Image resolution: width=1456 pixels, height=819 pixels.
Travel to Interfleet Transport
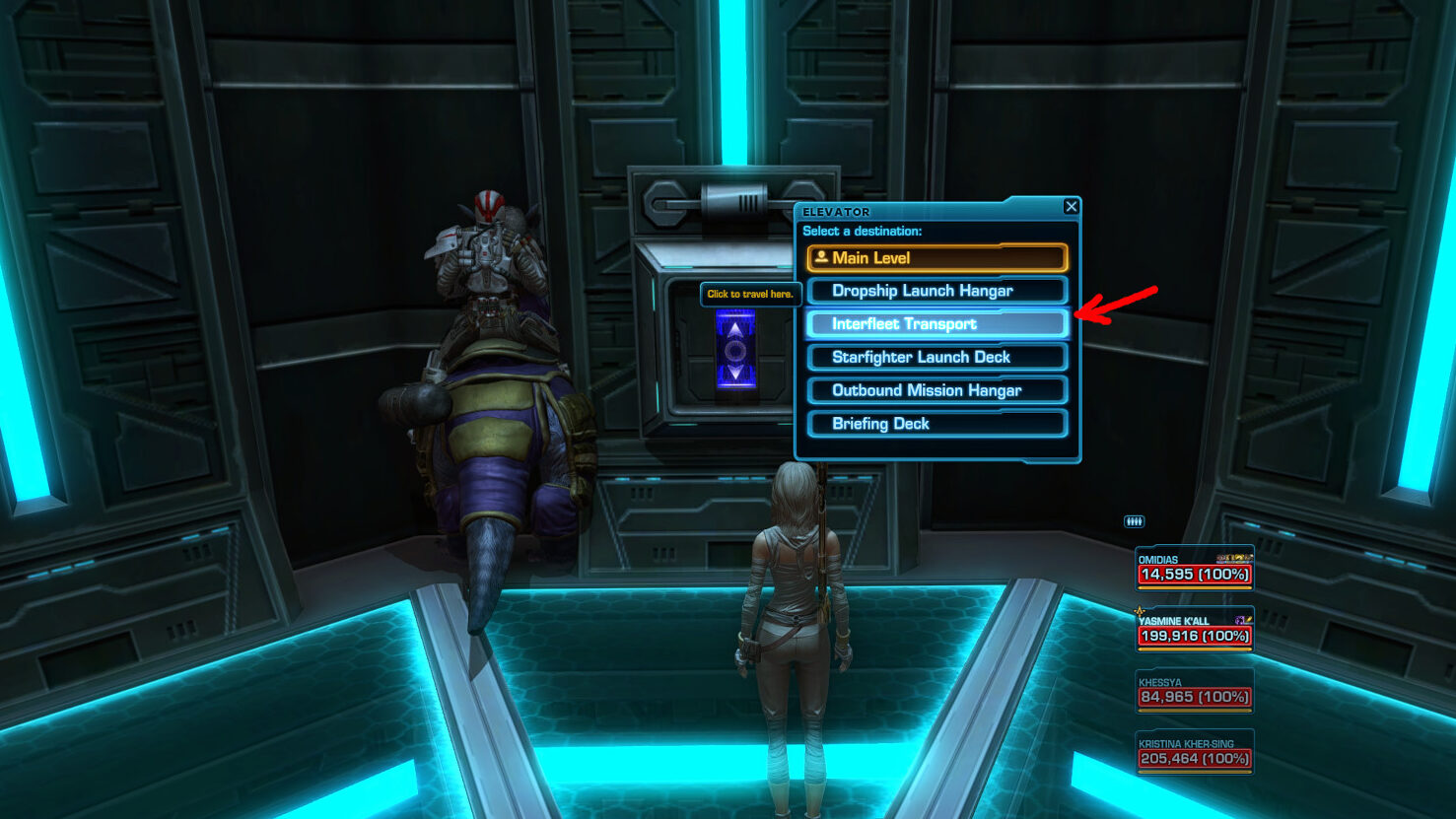[x=936, y=324]
